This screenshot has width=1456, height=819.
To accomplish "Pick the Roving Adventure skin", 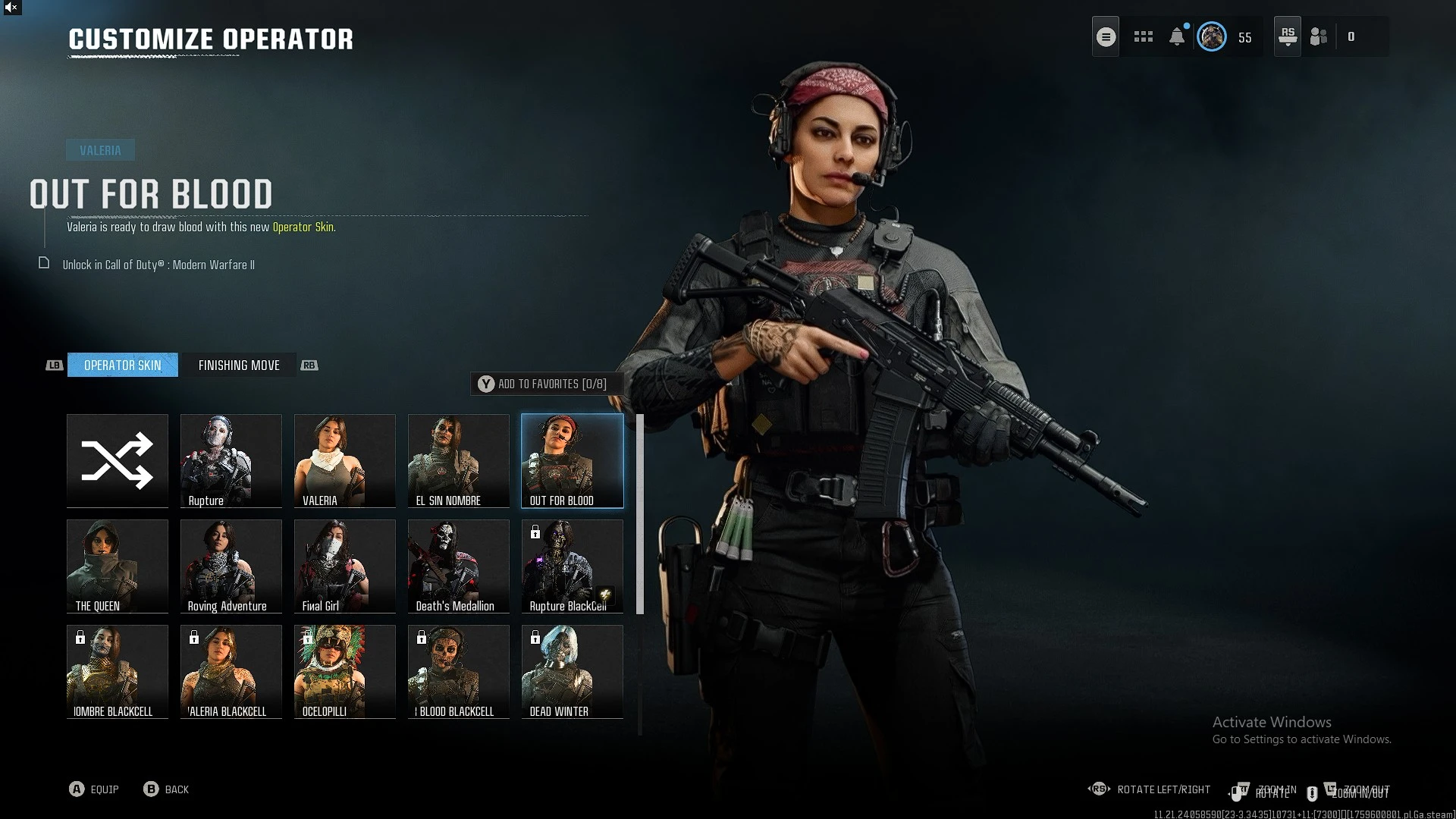I will pyautogui.click(x=231, y=566).
